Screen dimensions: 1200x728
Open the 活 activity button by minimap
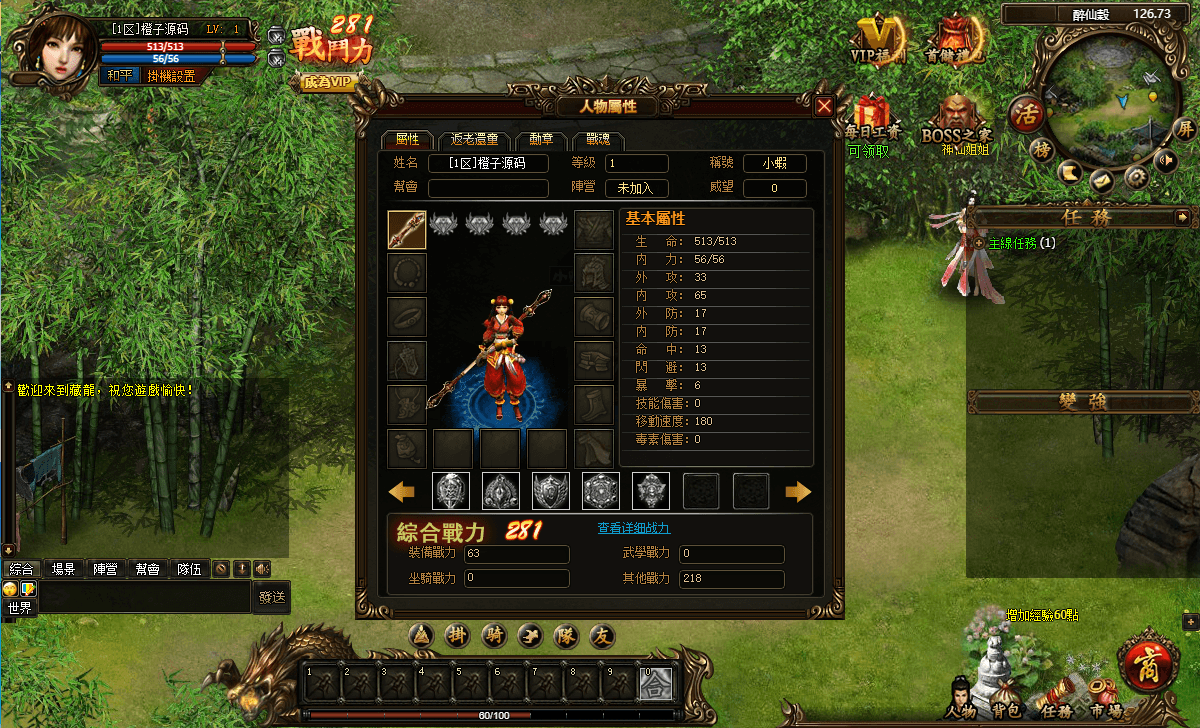click(1025, 112)
